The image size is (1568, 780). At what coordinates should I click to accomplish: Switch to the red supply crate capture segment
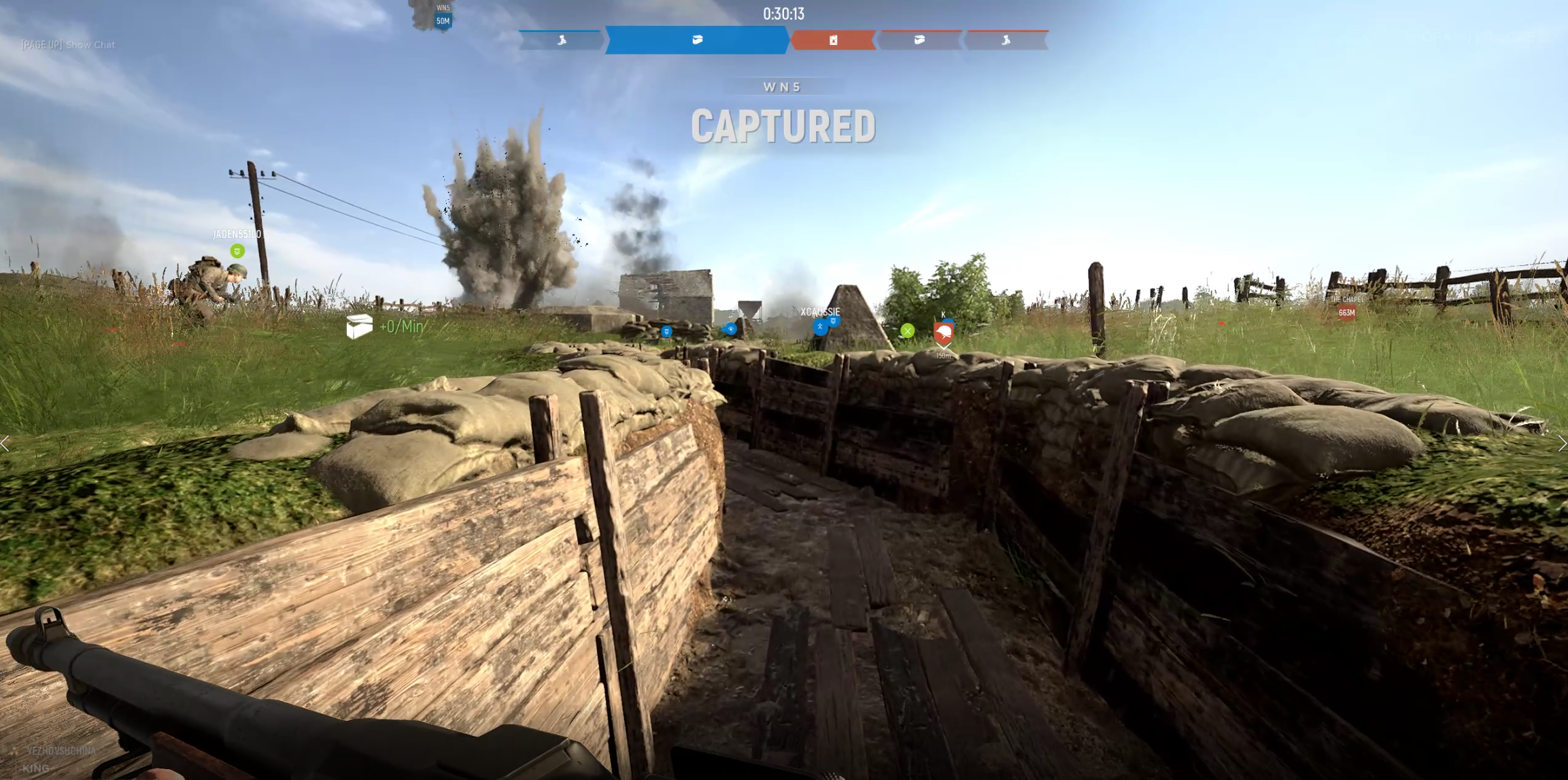point(919,41)
